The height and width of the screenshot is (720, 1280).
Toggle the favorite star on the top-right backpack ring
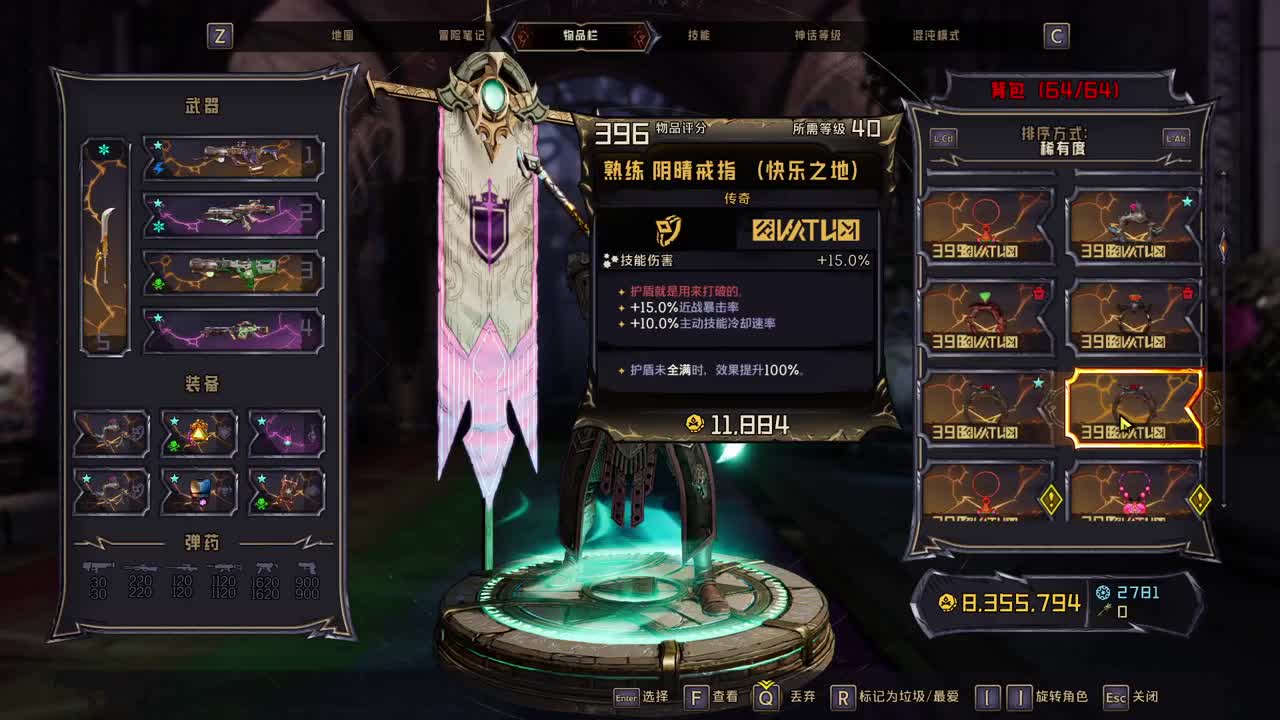click(1185, 202)
